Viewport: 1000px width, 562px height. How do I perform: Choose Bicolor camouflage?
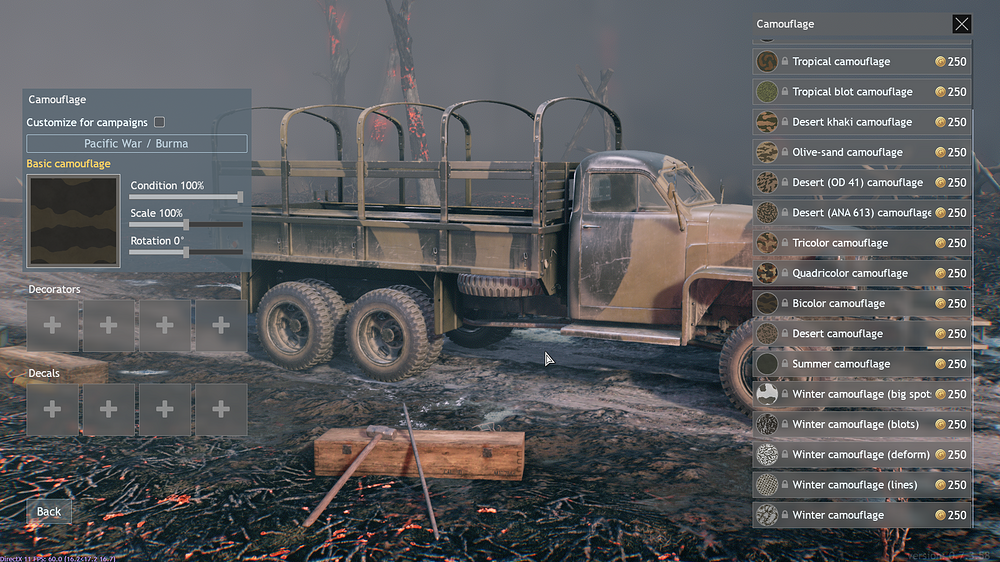[x=838, y=303]
